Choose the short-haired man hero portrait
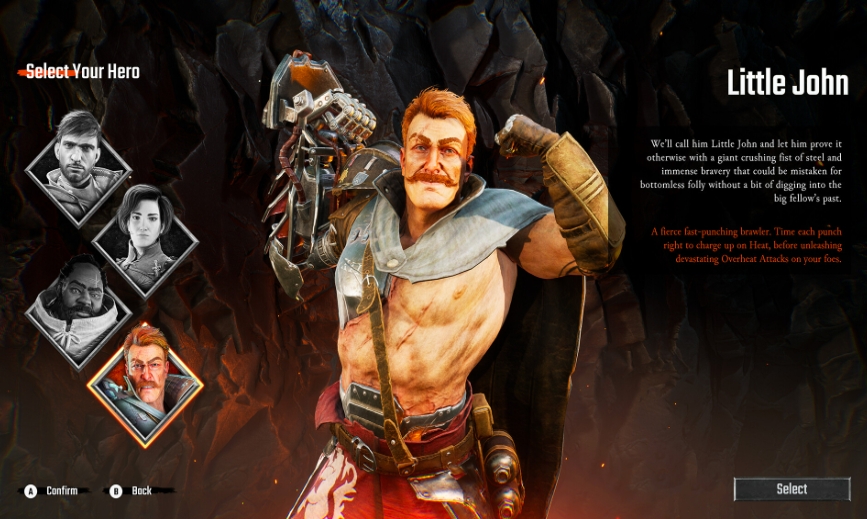867x519 pixels. point(77,155)
